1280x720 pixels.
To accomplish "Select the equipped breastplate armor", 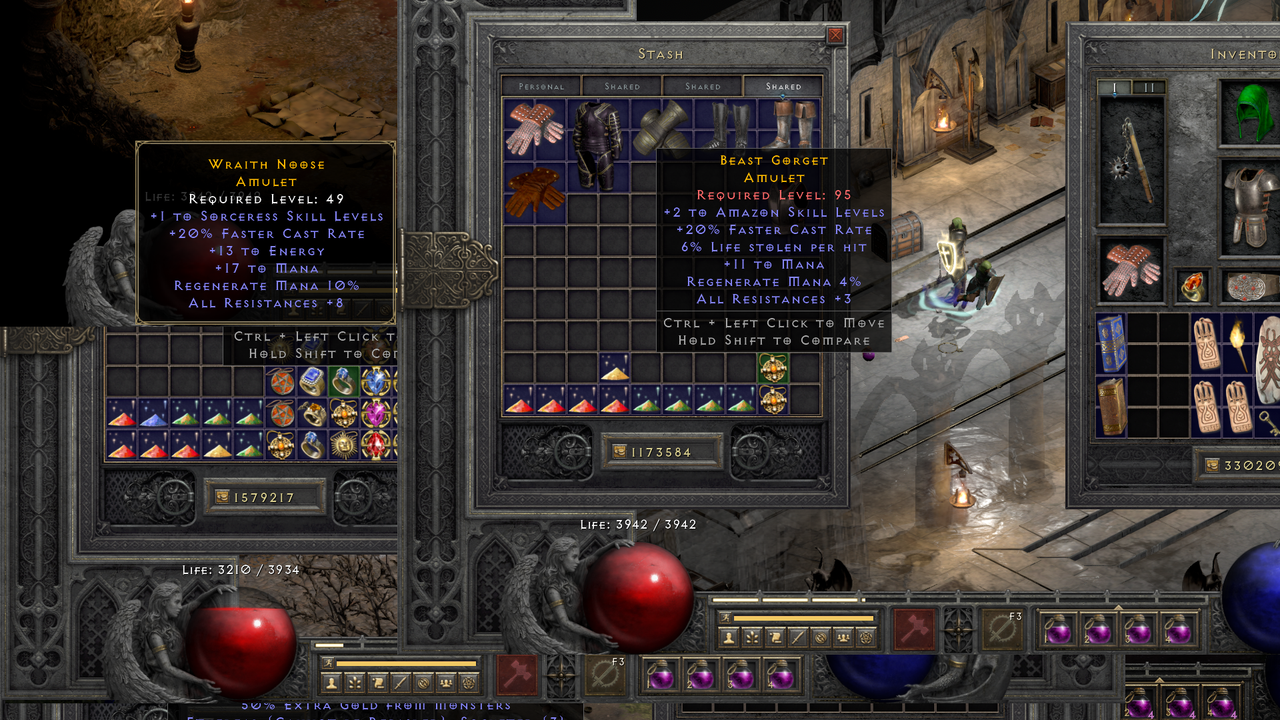I will (x=1248, y=210).
